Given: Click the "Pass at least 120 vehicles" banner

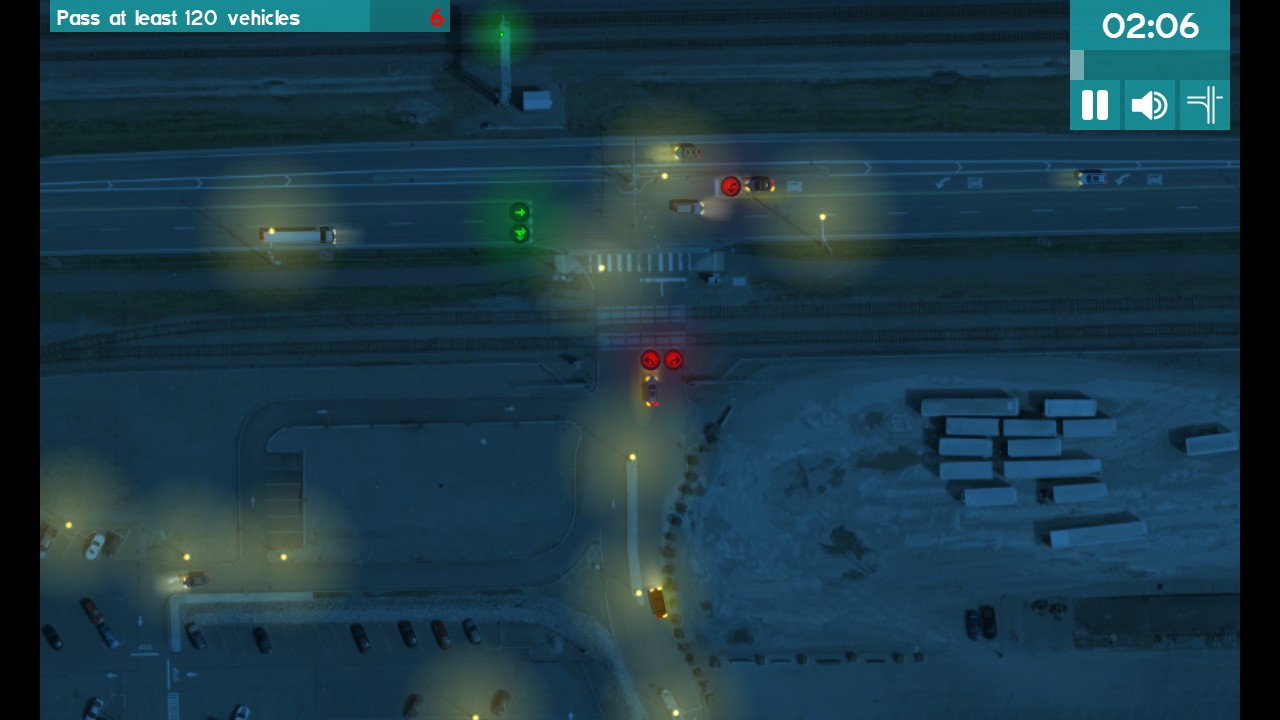Looking at the screenshot, I should pos(208,16).
